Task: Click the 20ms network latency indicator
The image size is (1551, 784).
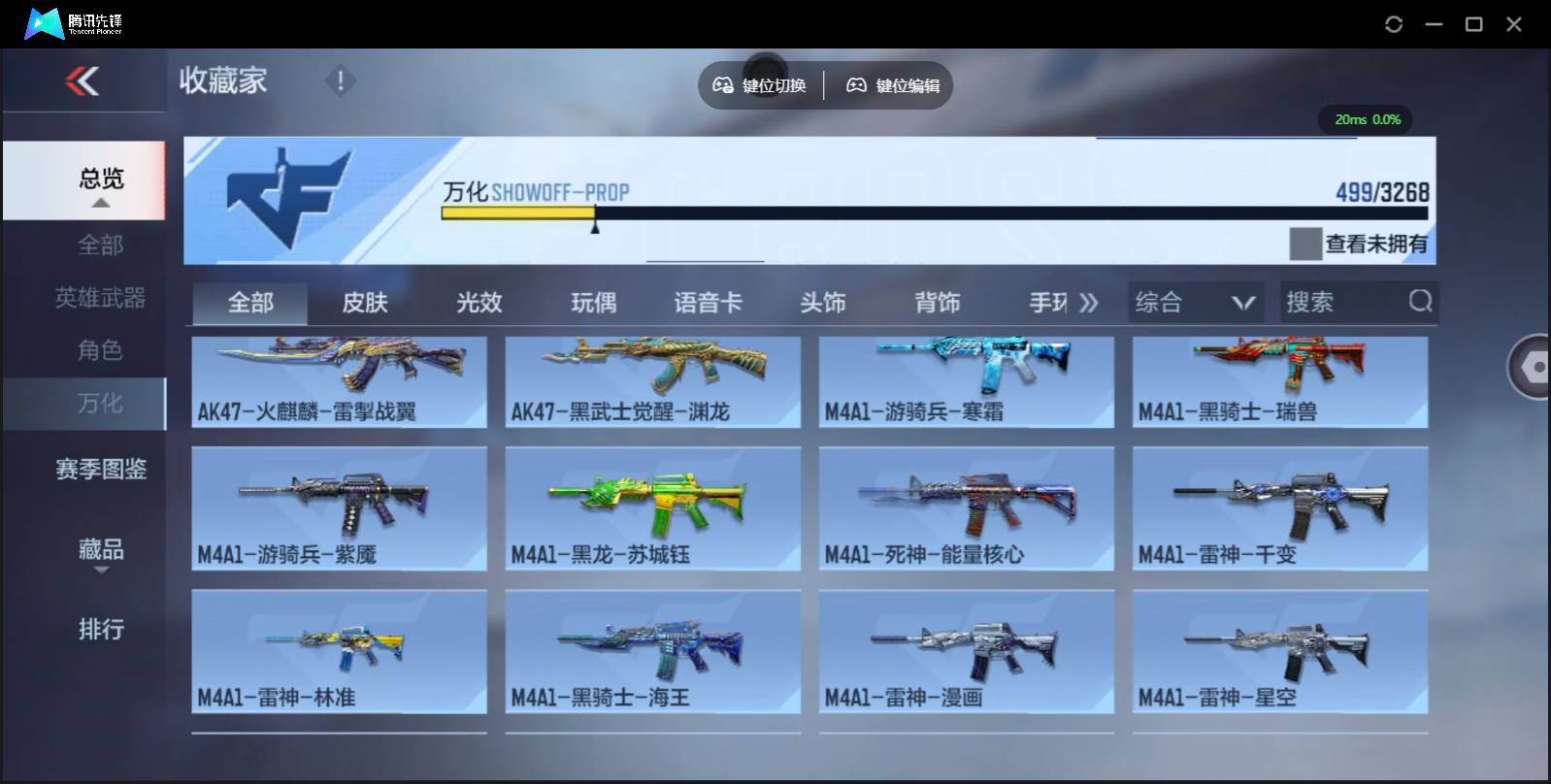Action: [1349, 119]
